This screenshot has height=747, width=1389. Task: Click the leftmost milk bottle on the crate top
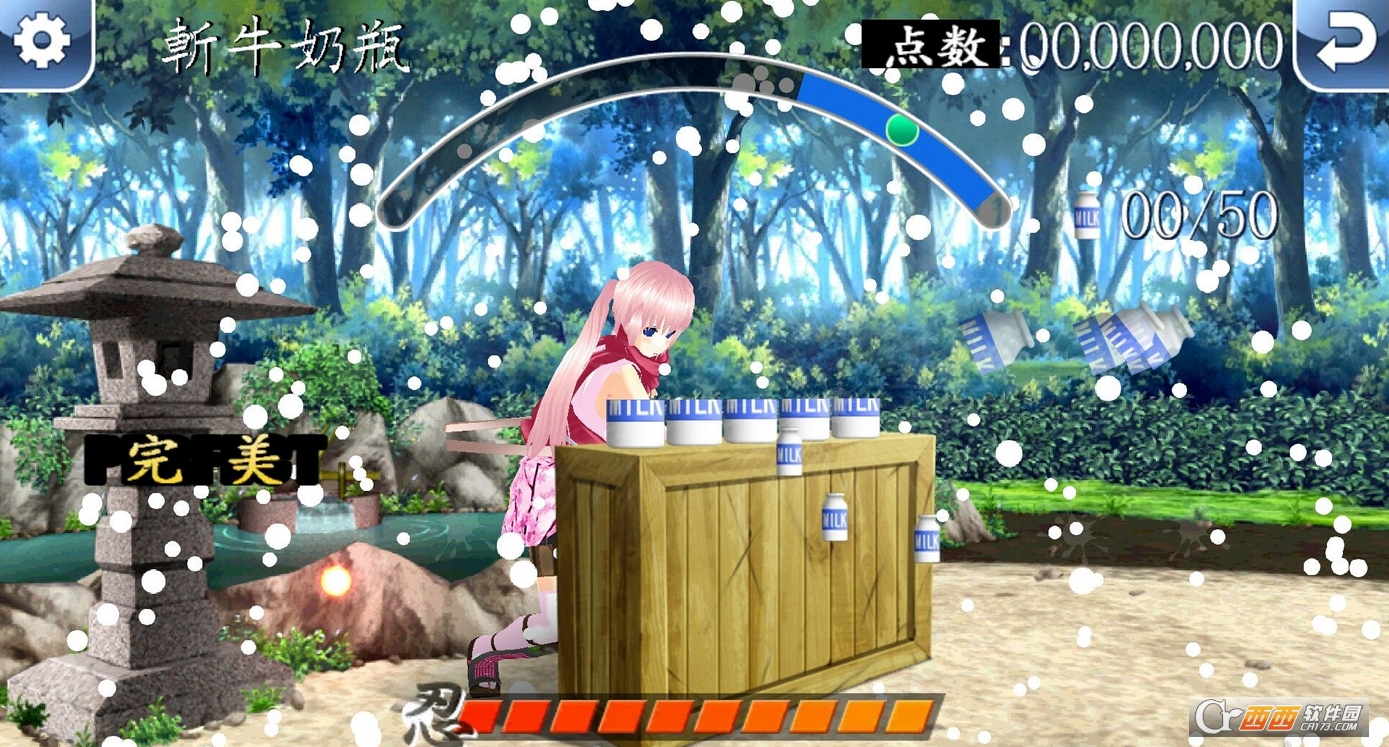(634, 421)
